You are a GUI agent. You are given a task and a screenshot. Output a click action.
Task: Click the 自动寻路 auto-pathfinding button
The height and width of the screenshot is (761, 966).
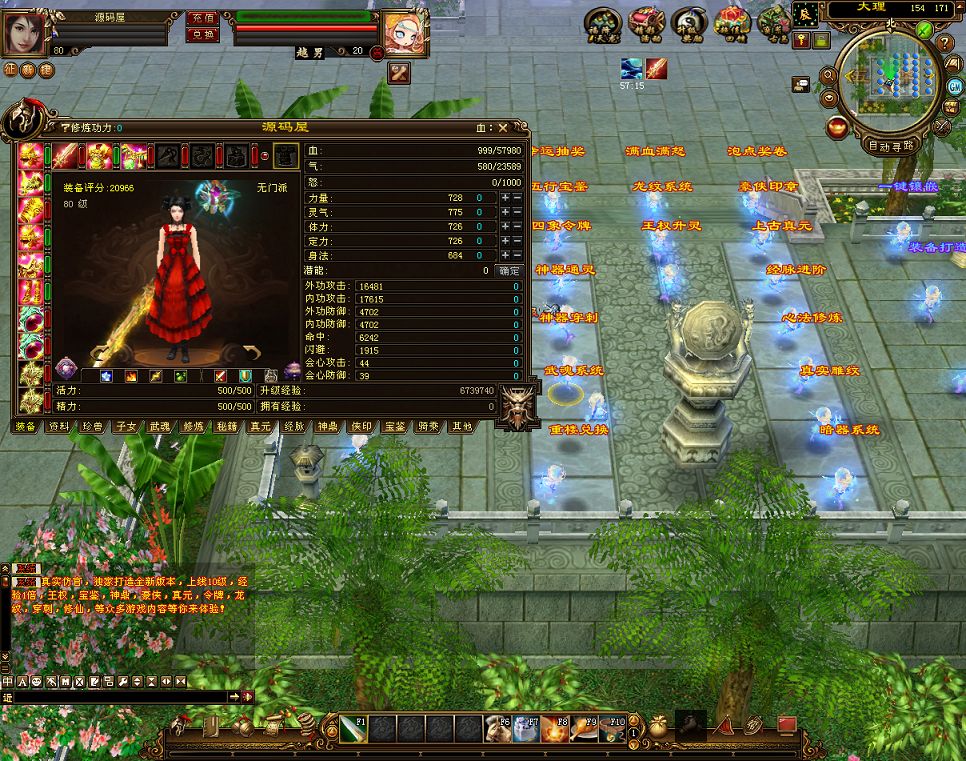893,146
